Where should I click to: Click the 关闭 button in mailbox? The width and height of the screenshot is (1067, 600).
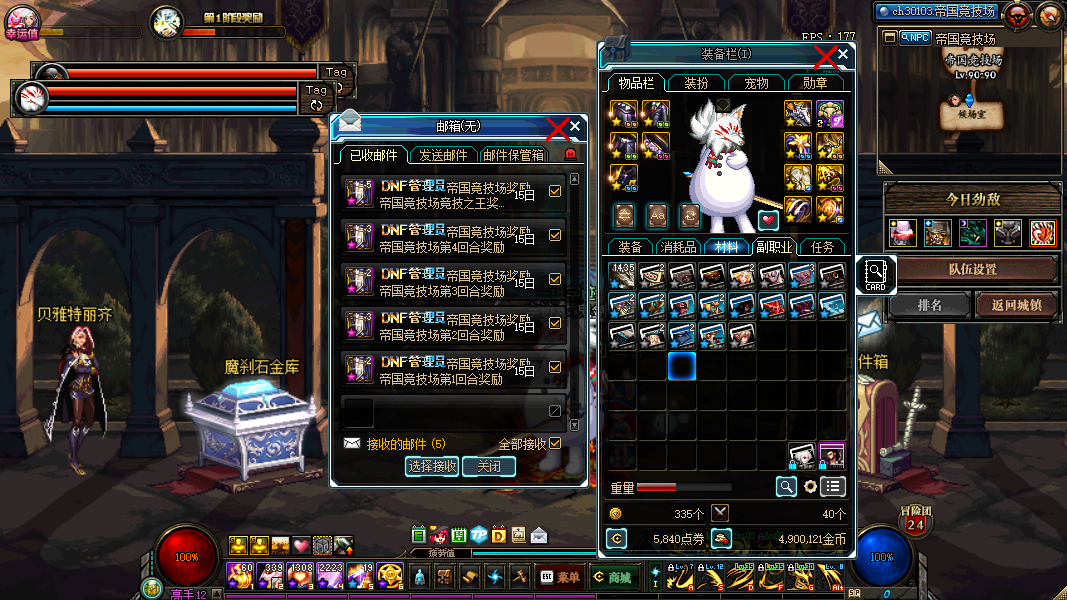(489, 466)
